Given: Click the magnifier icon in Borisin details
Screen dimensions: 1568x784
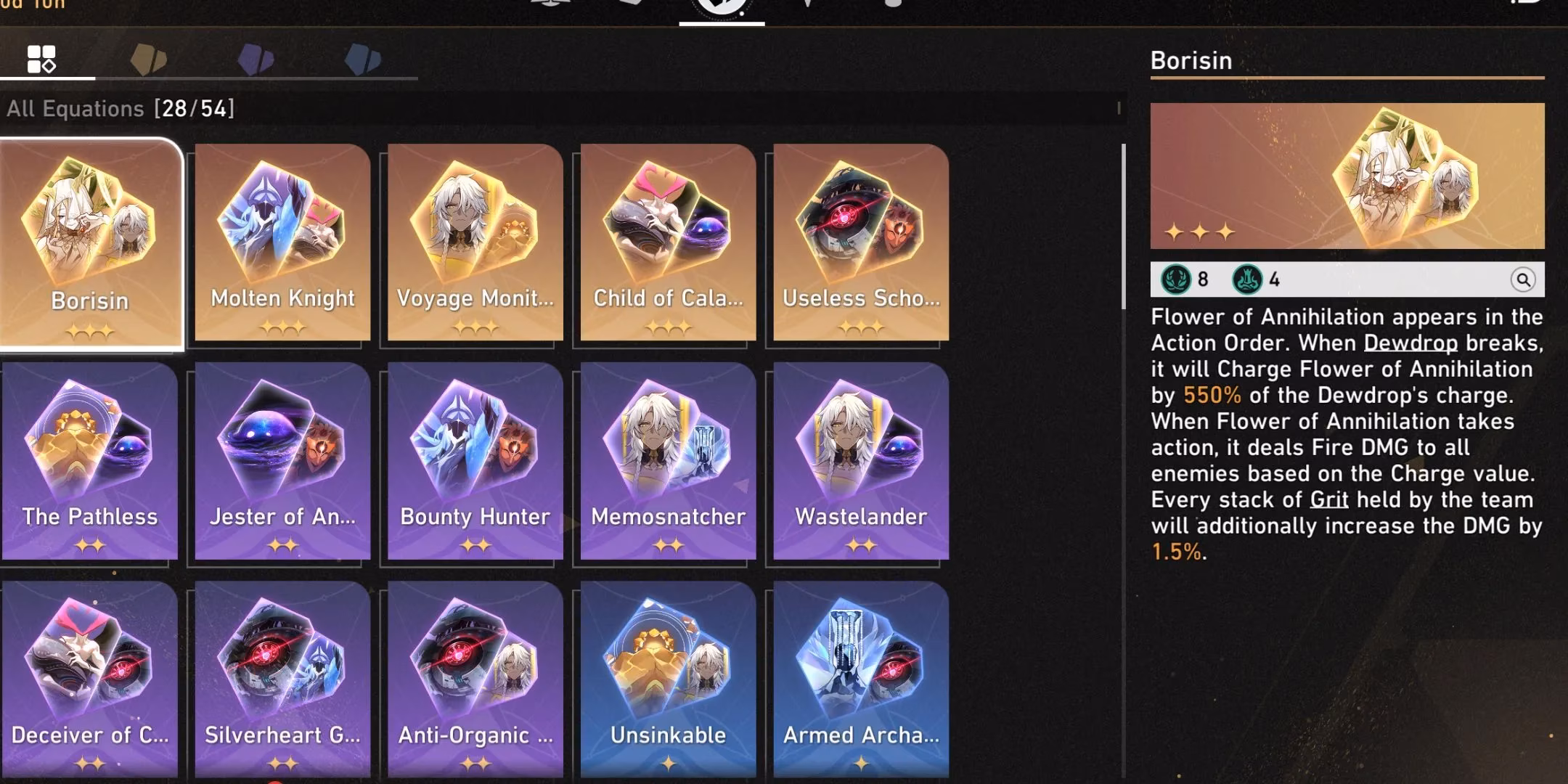Looking at the screenshot, I should [x=1522, y=279].
